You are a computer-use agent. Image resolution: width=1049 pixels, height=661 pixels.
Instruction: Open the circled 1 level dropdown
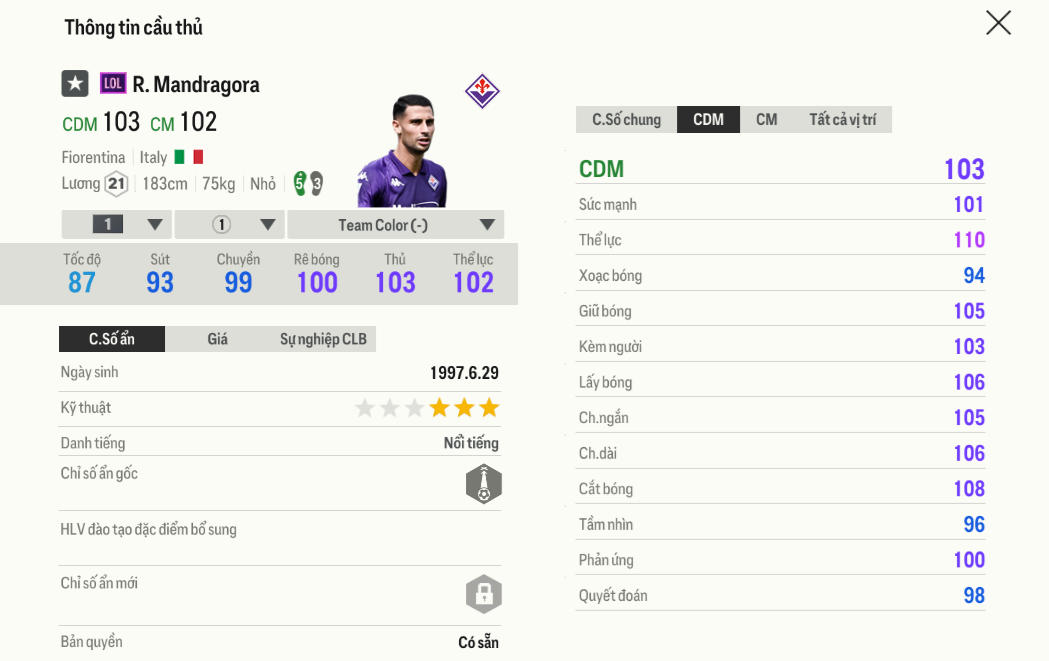230,225
